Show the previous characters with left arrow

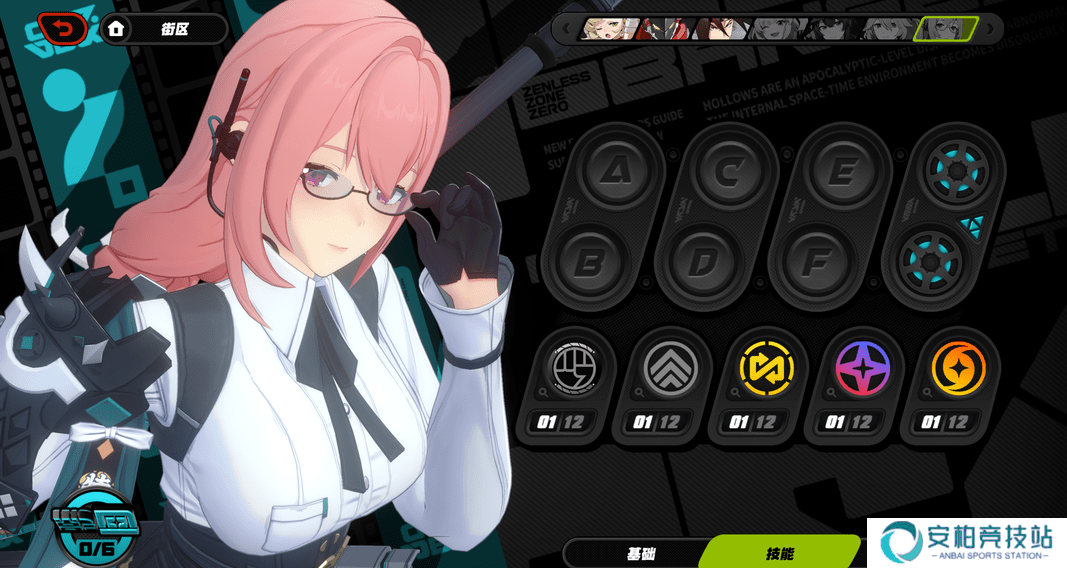click(x=567, y=28)
